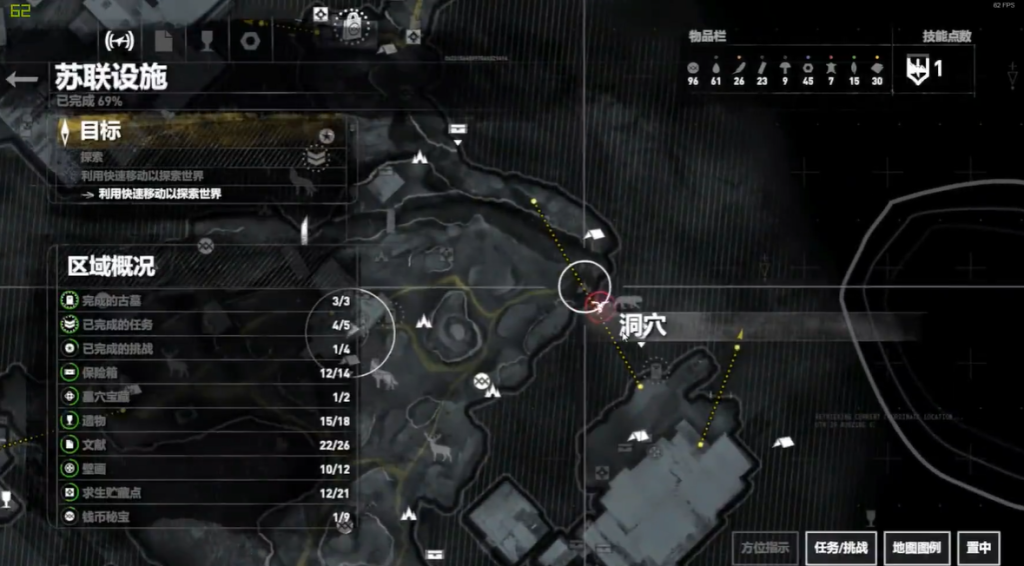Switch to the hexagon nut gear tab
The image size is (1024, 566).
(x=250, y=41)
